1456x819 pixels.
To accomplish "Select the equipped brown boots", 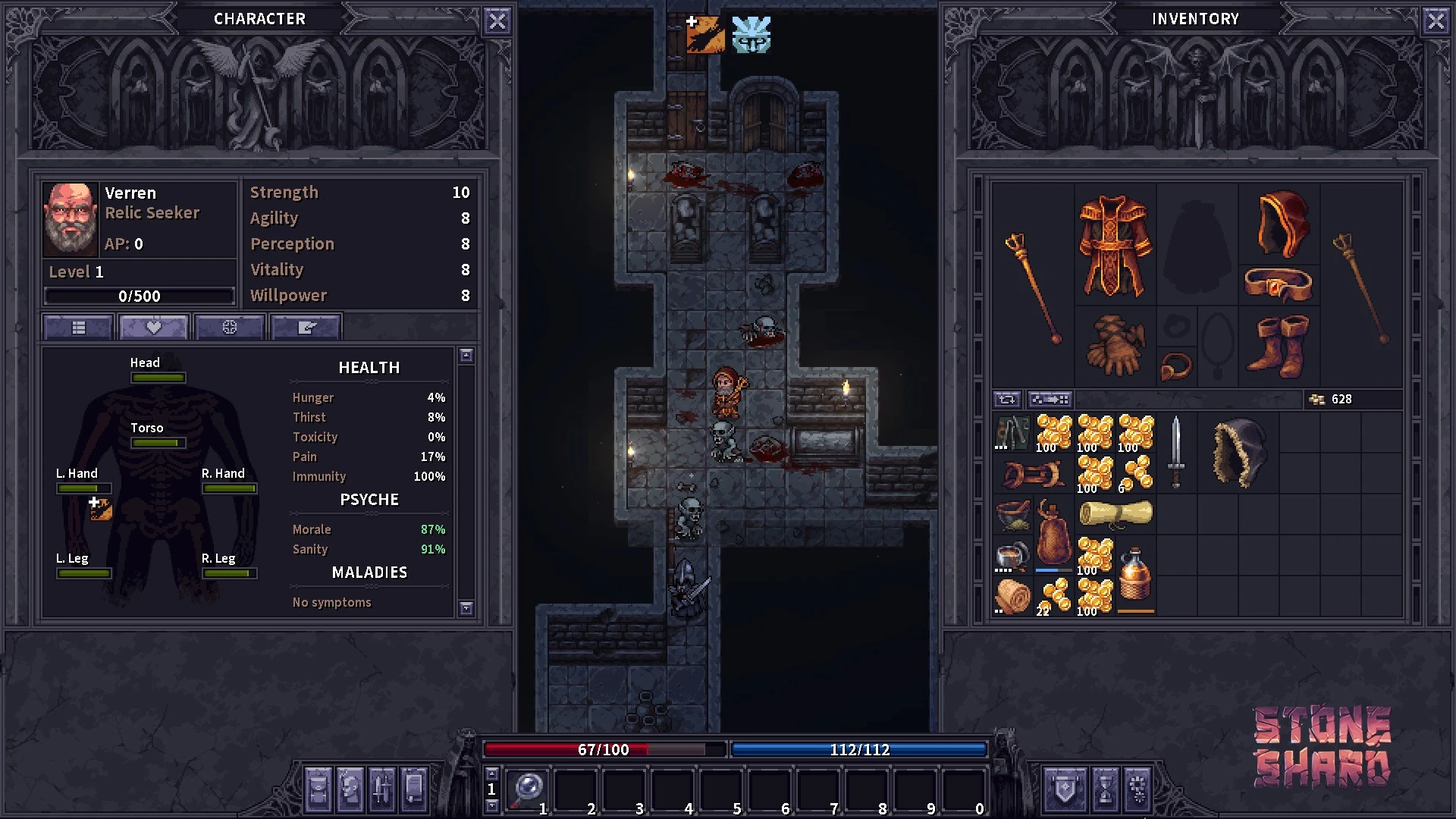I will tap(1280, 346).
